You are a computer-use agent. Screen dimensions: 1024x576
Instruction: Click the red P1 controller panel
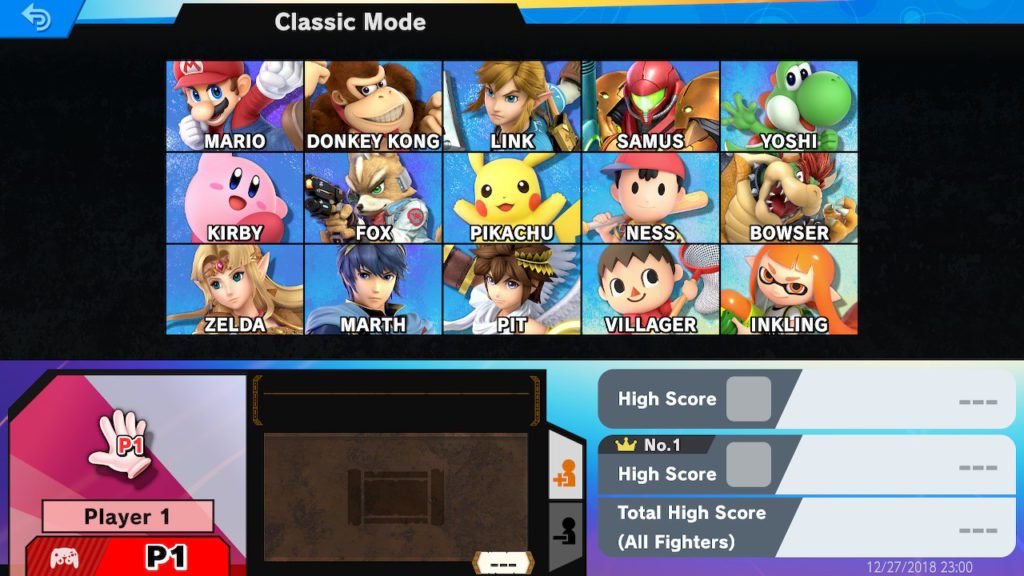[x=128, y=556]
